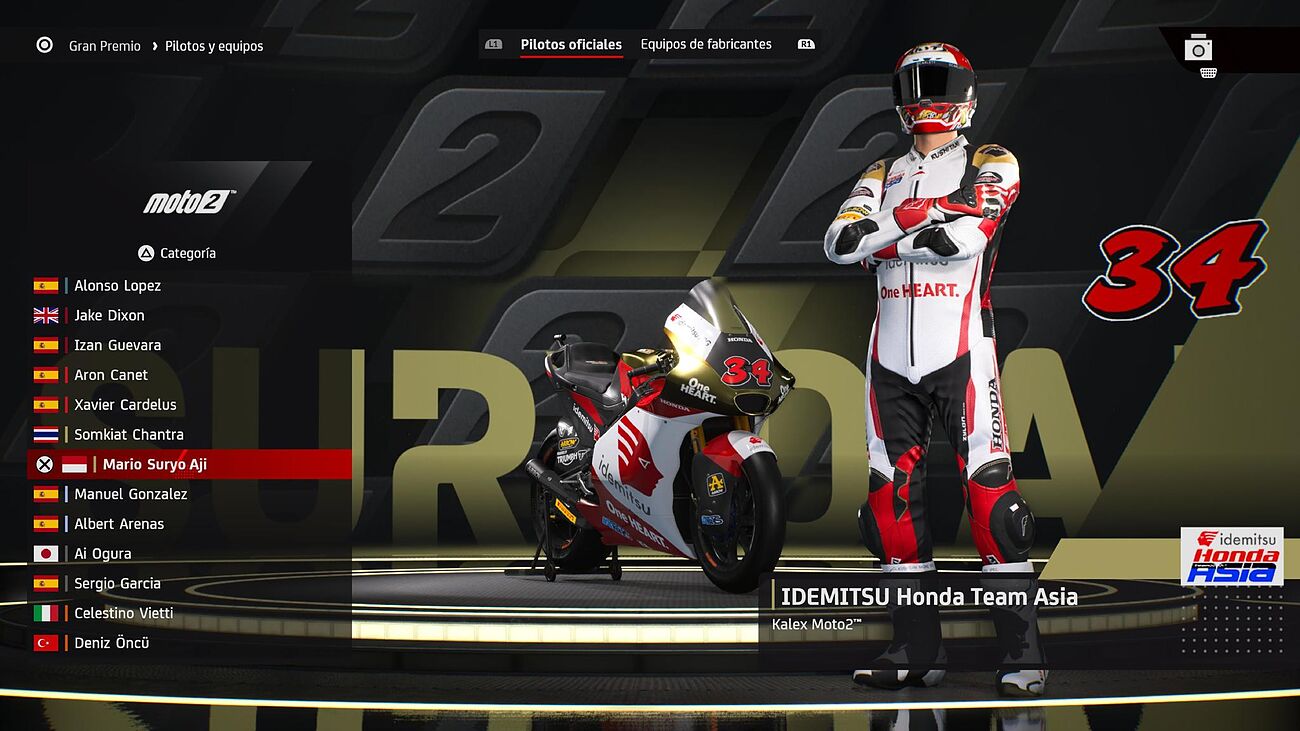Choose Deniz Öncü as rider
The image size is (1300, 731).
coord(111,643)
